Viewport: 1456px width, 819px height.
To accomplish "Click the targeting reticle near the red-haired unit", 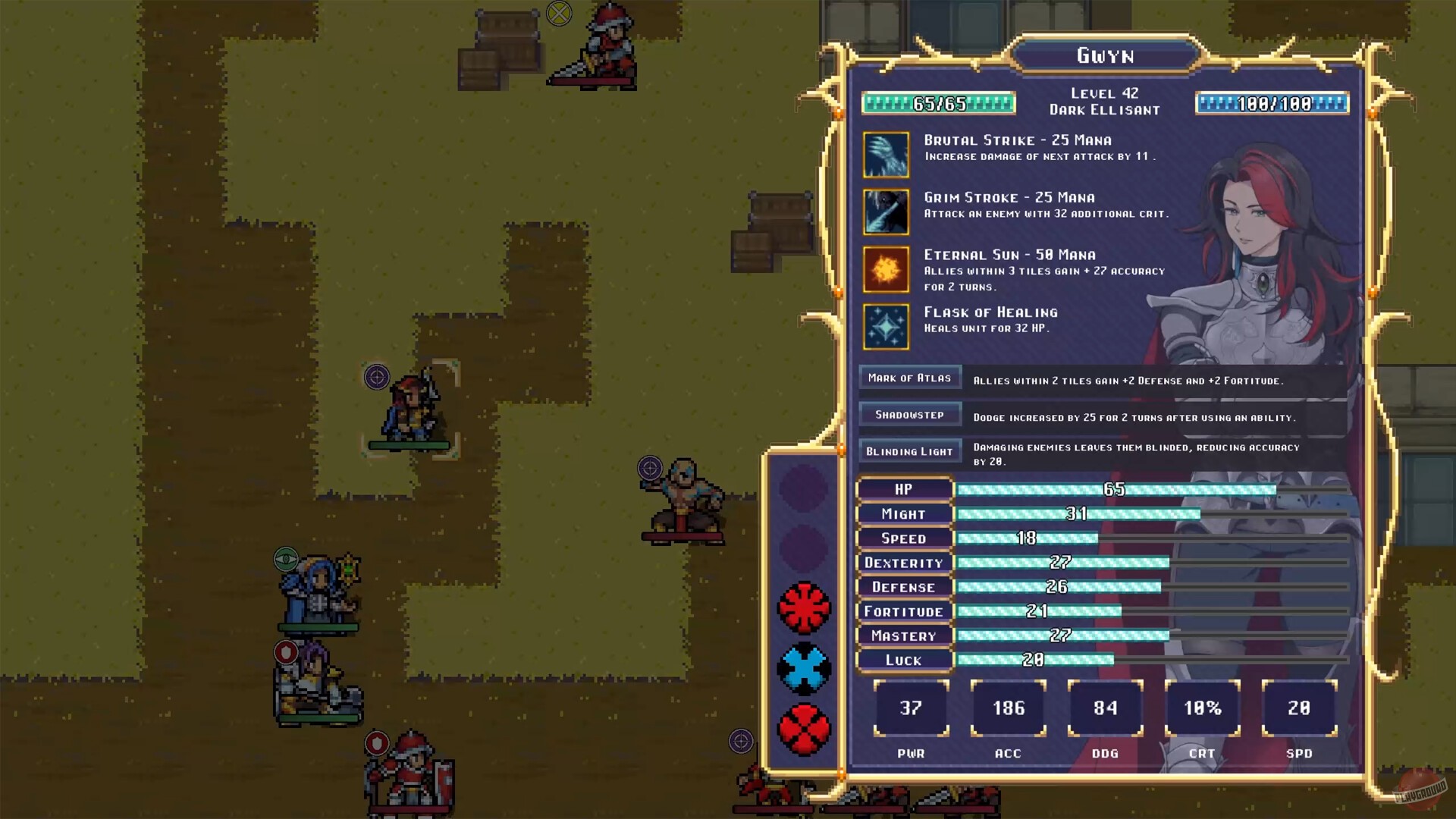I will click(377, 377).
